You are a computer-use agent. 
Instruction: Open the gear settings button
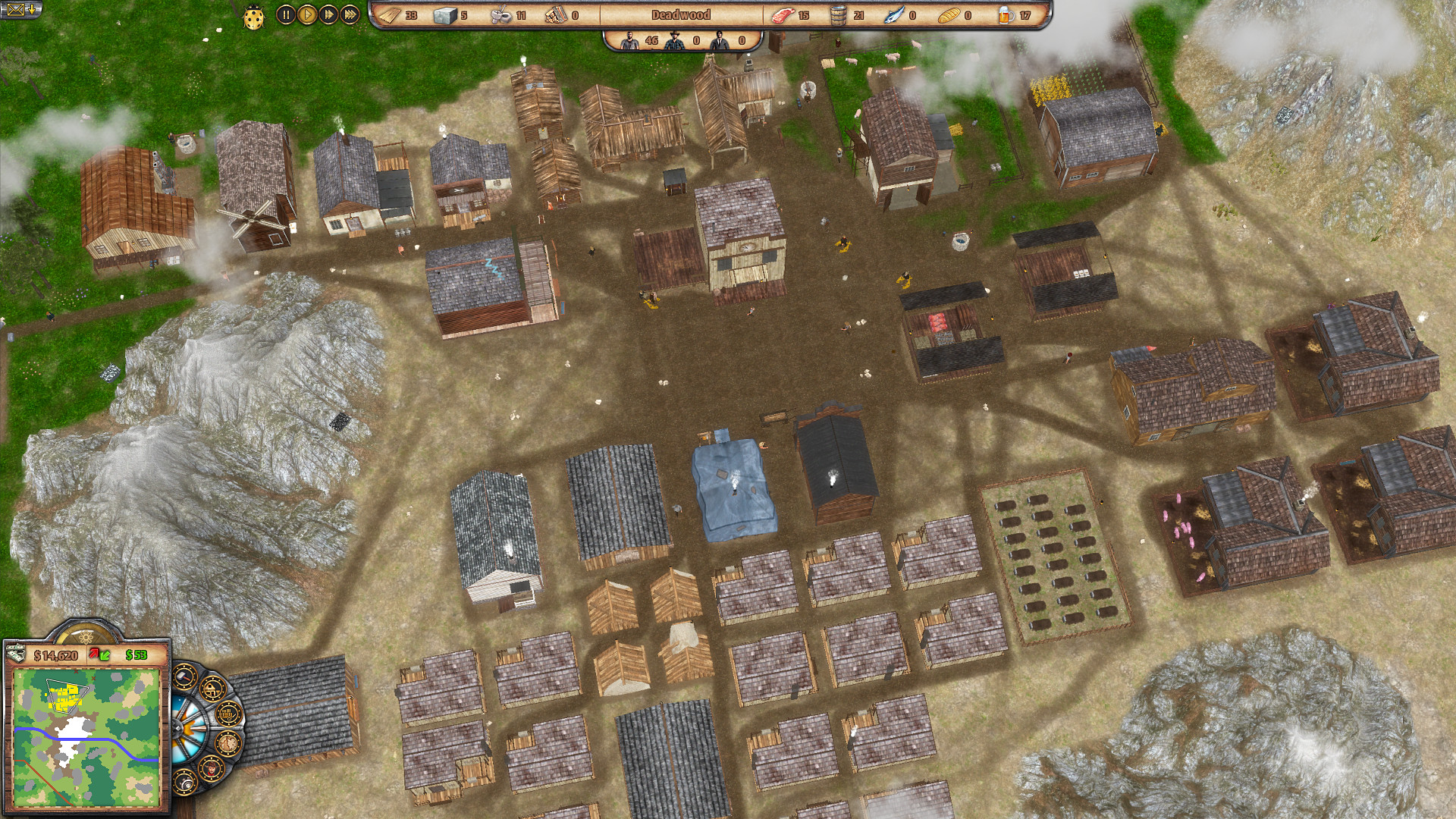(x=184, y=781)
